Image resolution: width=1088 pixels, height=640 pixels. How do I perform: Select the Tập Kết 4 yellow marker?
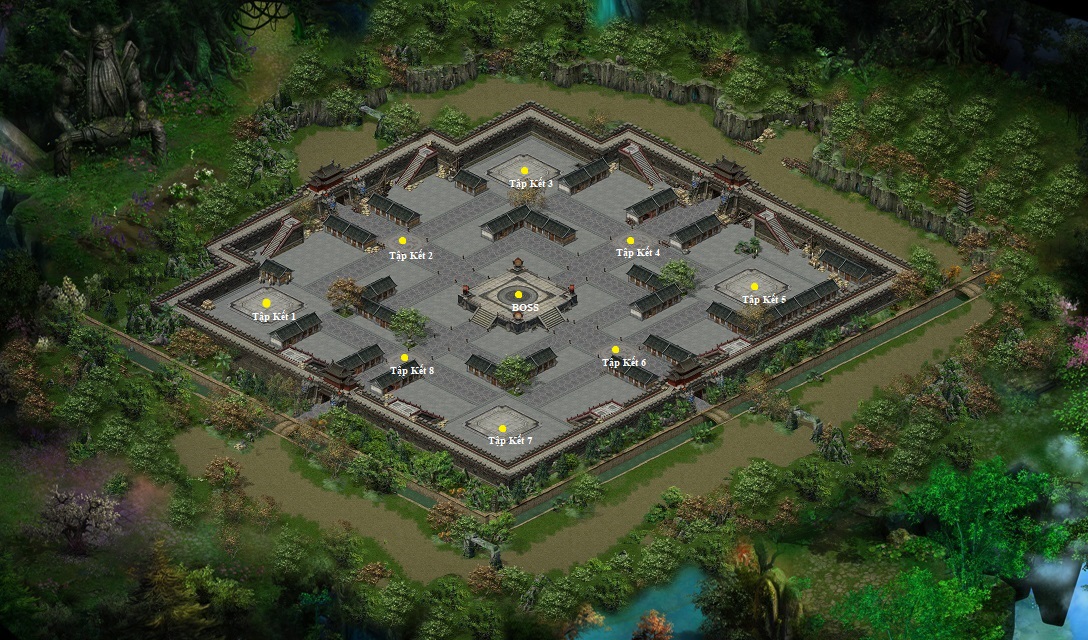click(x=630, y=241)
